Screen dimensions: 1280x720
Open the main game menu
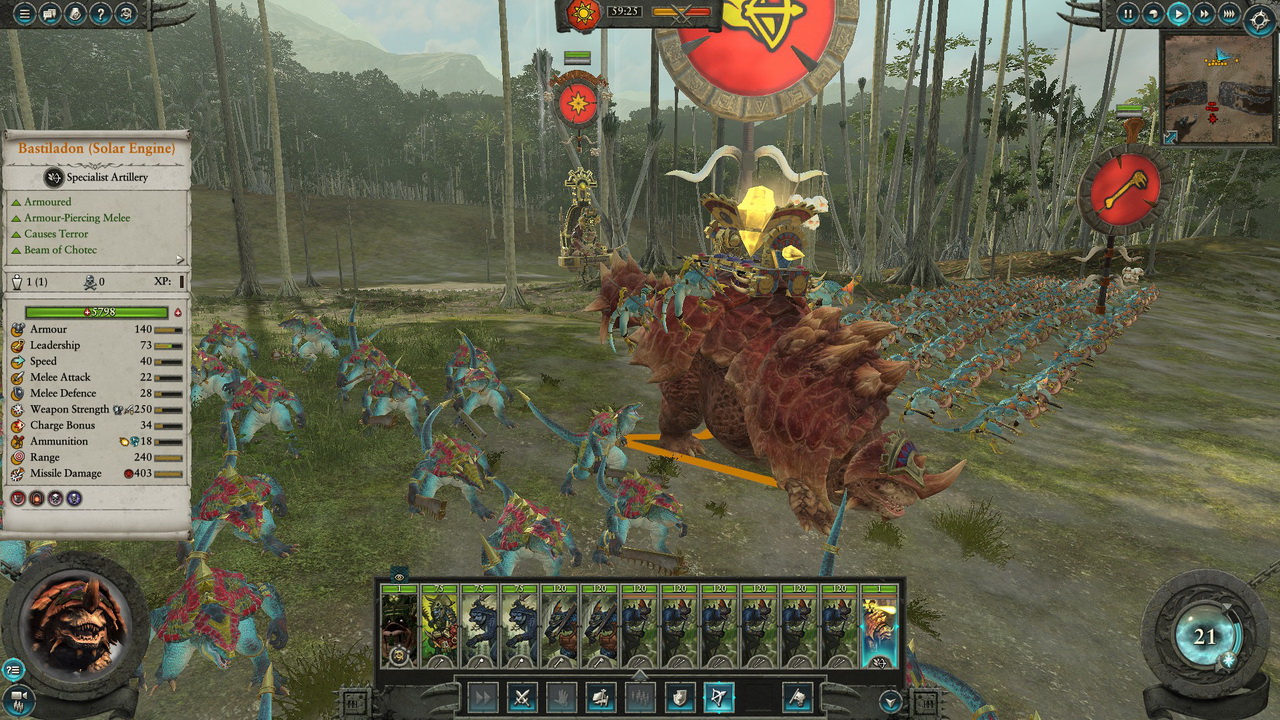[22, 14]
